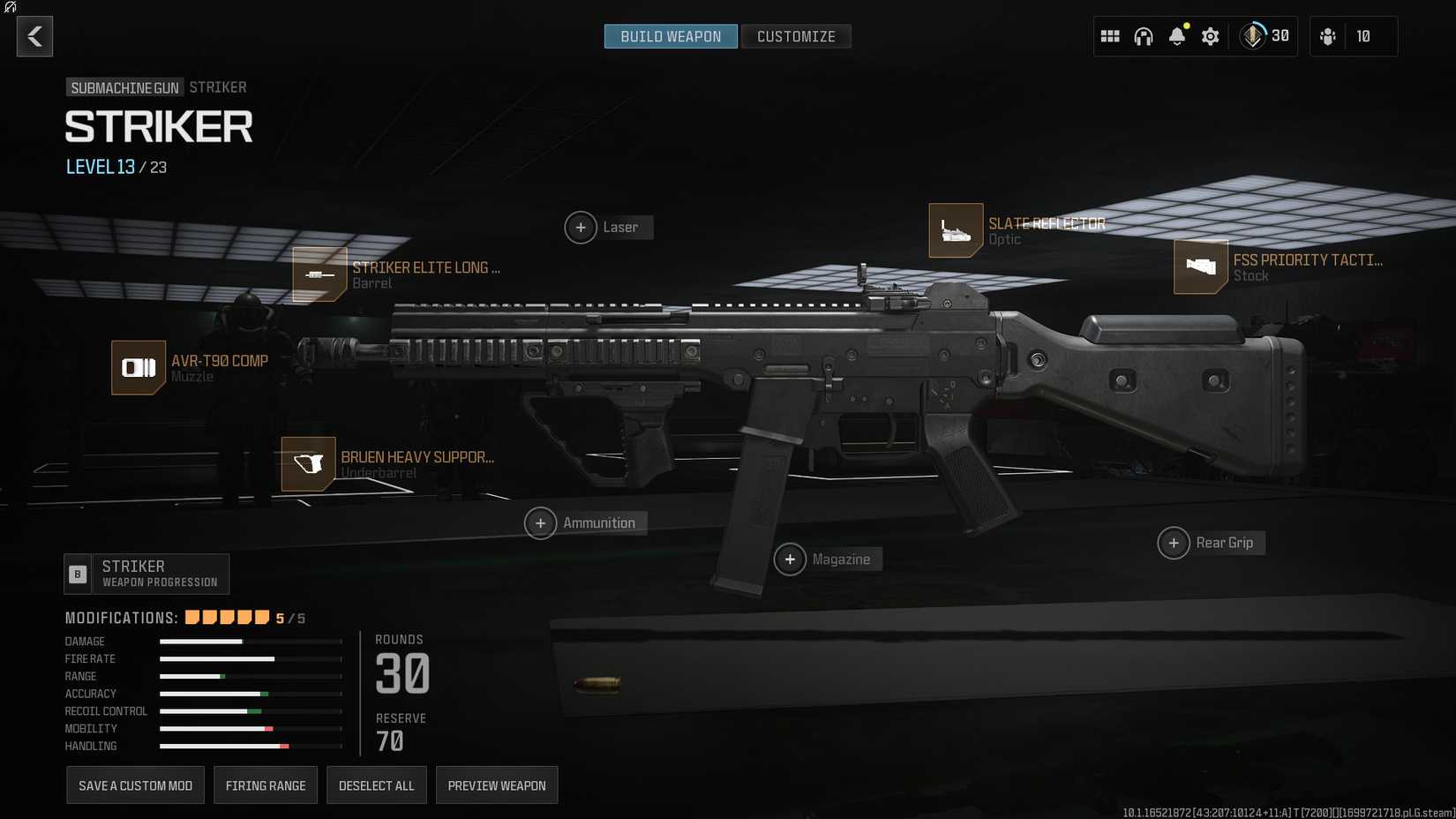Screen dimensions: 1456x819
Task: Open the FSS Priority Tactical Stock slot
Action: click(1200, 267)
